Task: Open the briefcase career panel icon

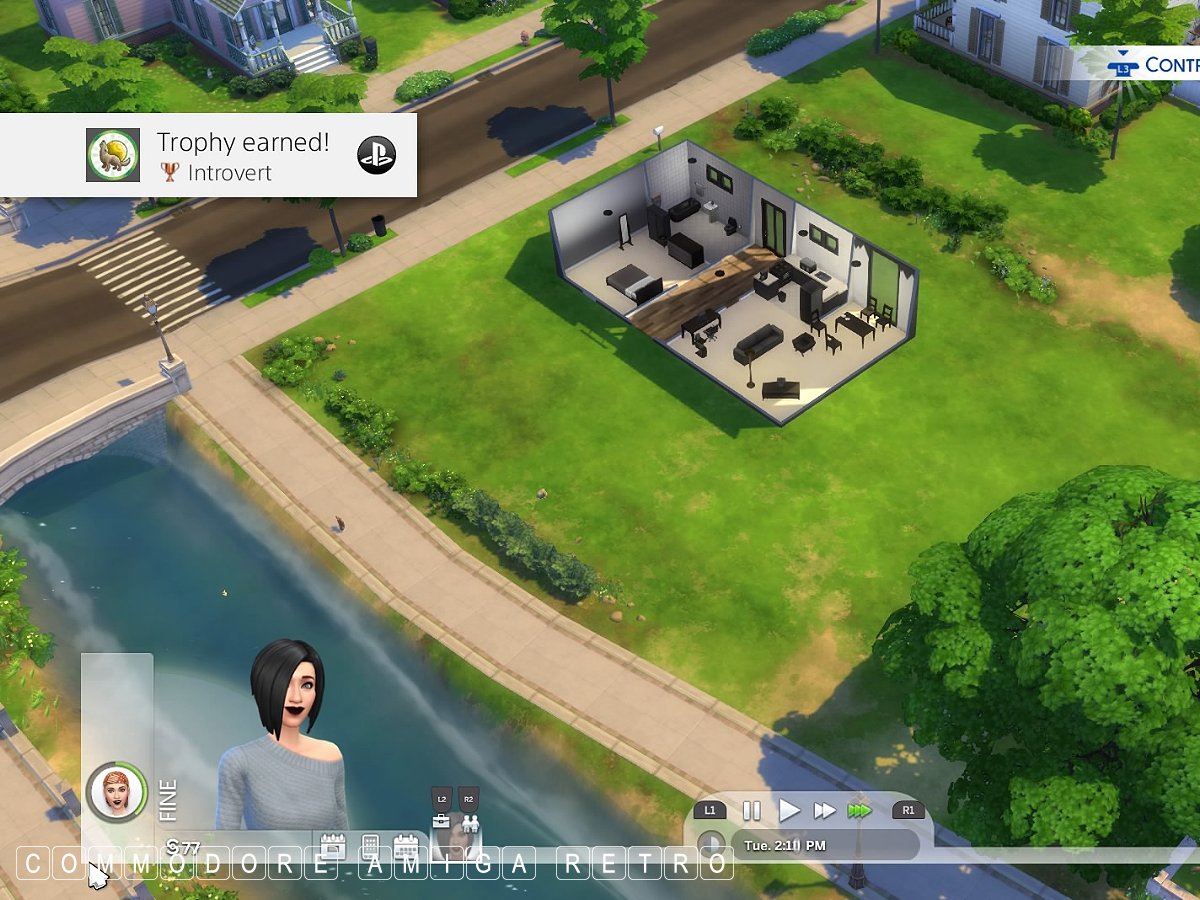Action: click(x=442, y=821)
